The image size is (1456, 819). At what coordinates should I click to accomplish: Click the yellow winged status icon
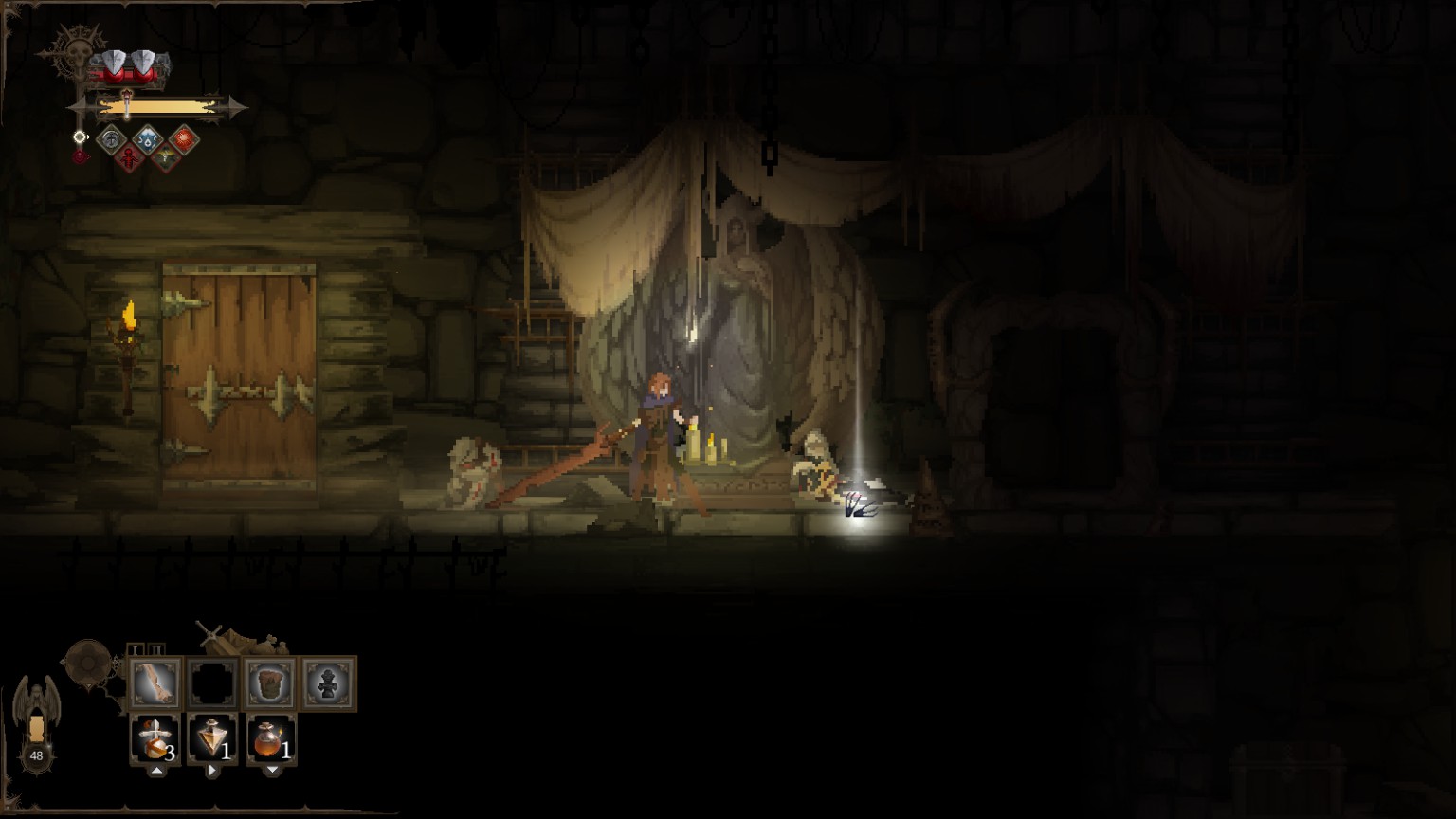pyautogui.click(x=165, y=158)
